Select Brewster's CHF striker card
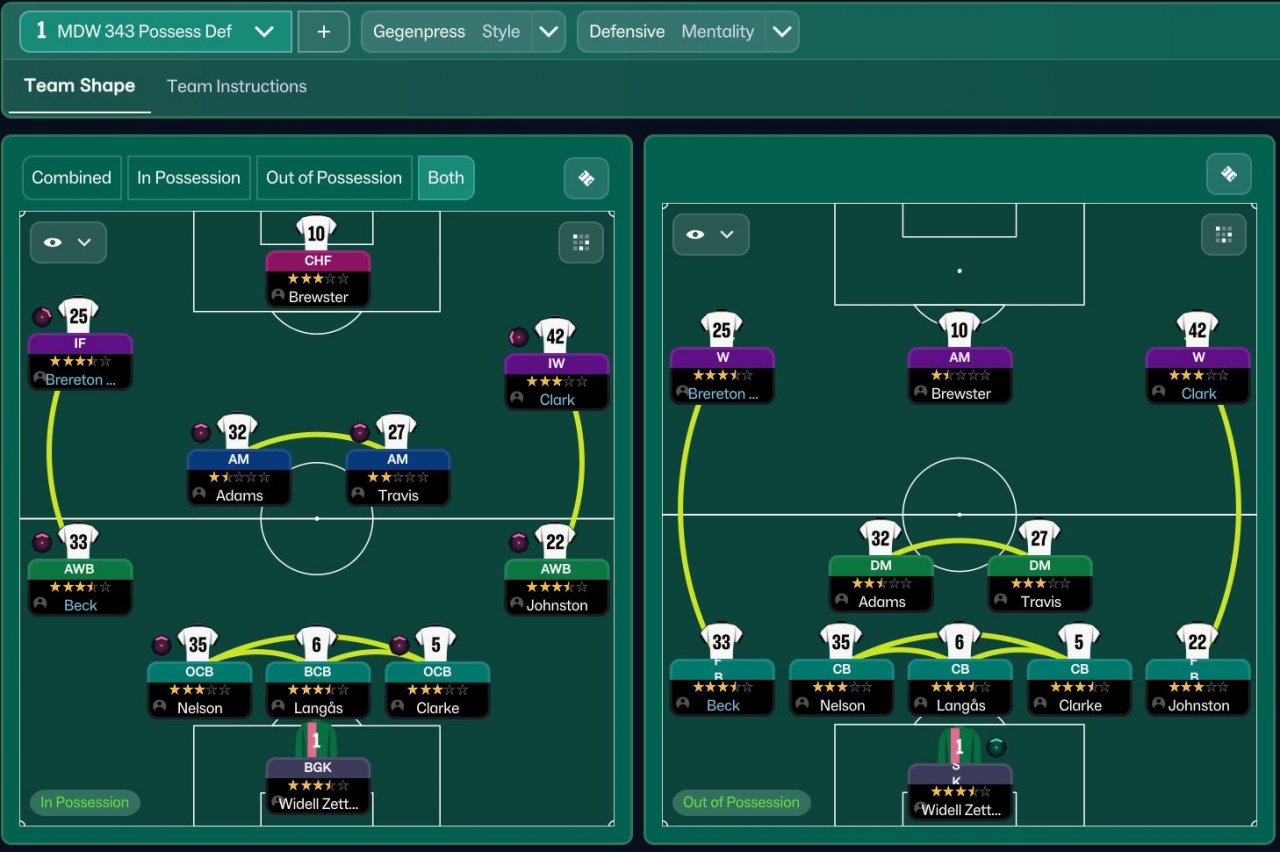The height and width of the screenshot is (852, 1280). 318,278
